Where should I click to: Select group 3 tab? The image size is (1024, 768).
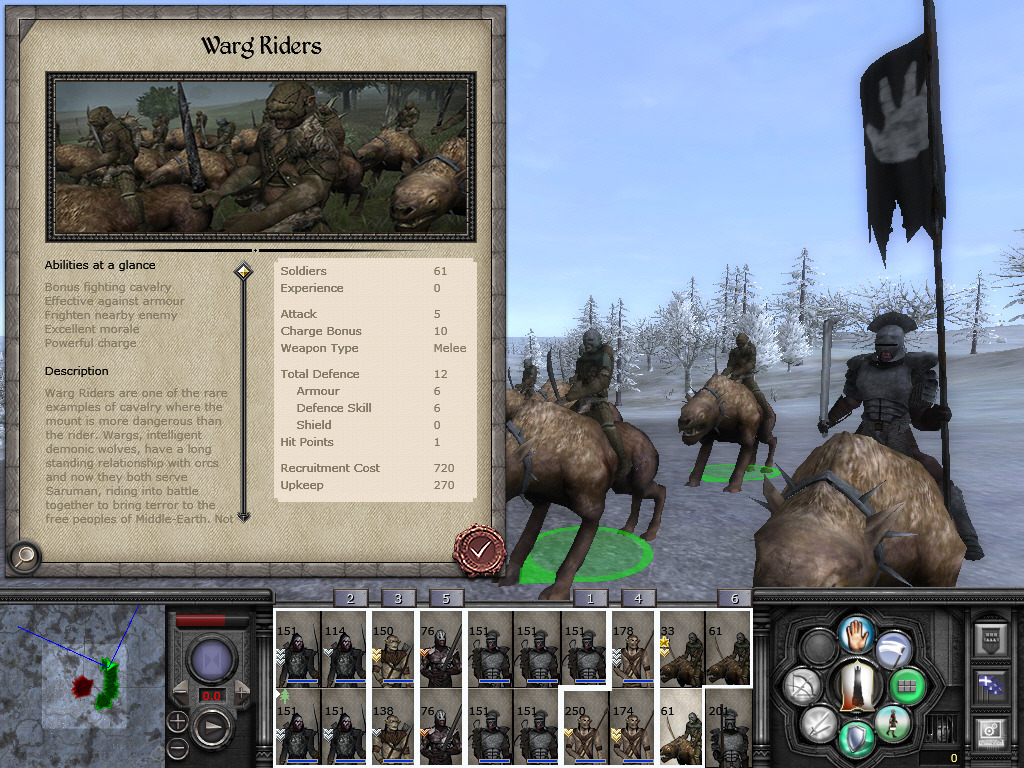(398, 598)
